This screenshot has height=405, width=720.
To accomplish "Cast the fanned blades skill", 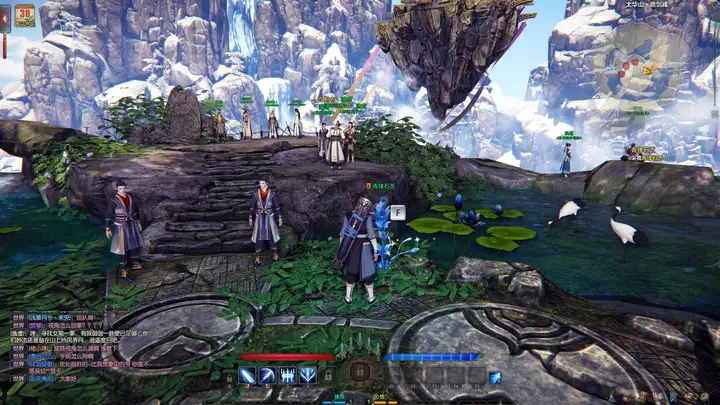I will [x=308, y=376].
